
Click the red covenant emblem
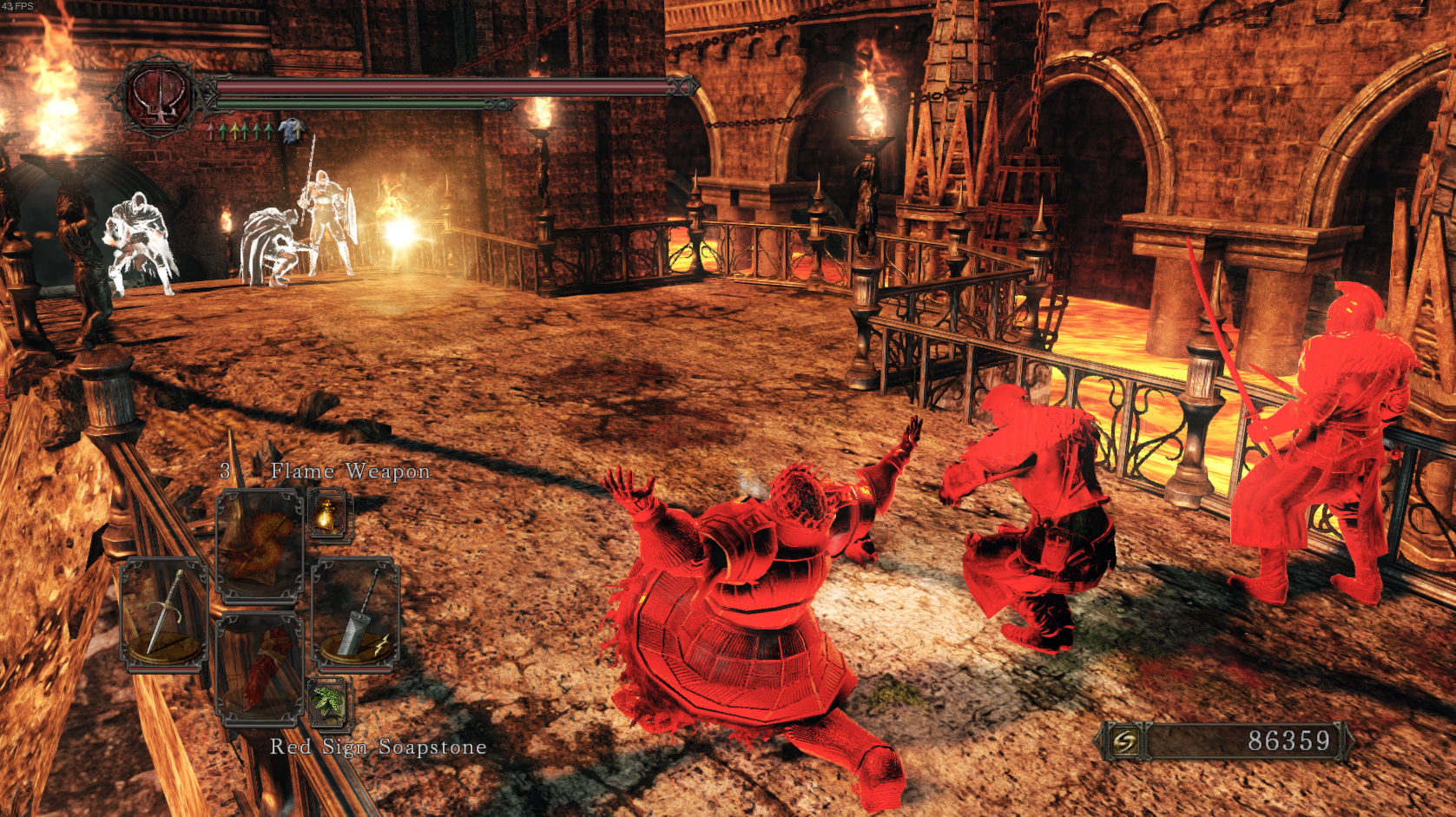point(160,95)
